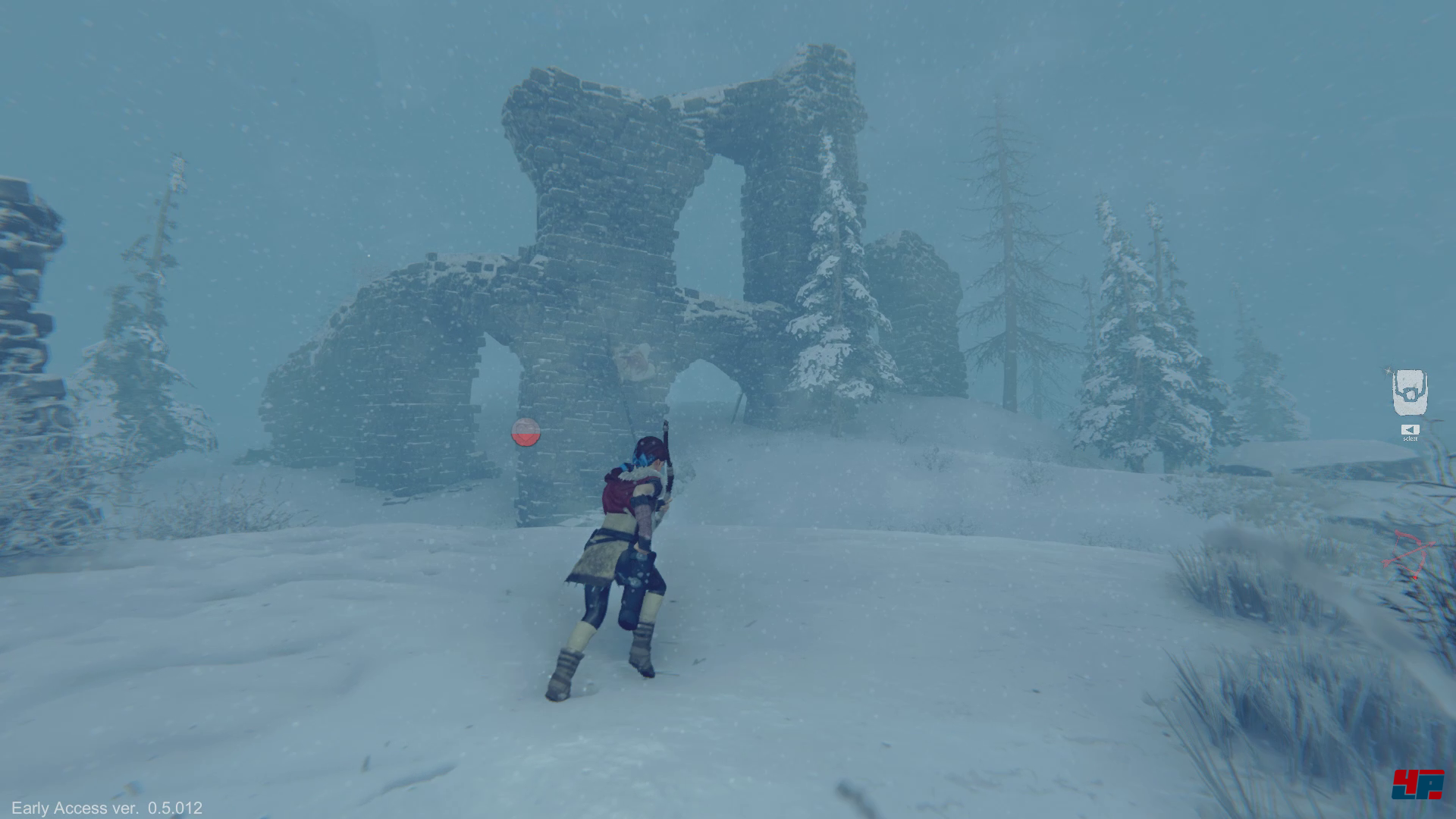This screenshot has width=1456, height=819.
Task: Select the white rune stone item icon
Action: pyautogui.click(x=1410, y=392)
